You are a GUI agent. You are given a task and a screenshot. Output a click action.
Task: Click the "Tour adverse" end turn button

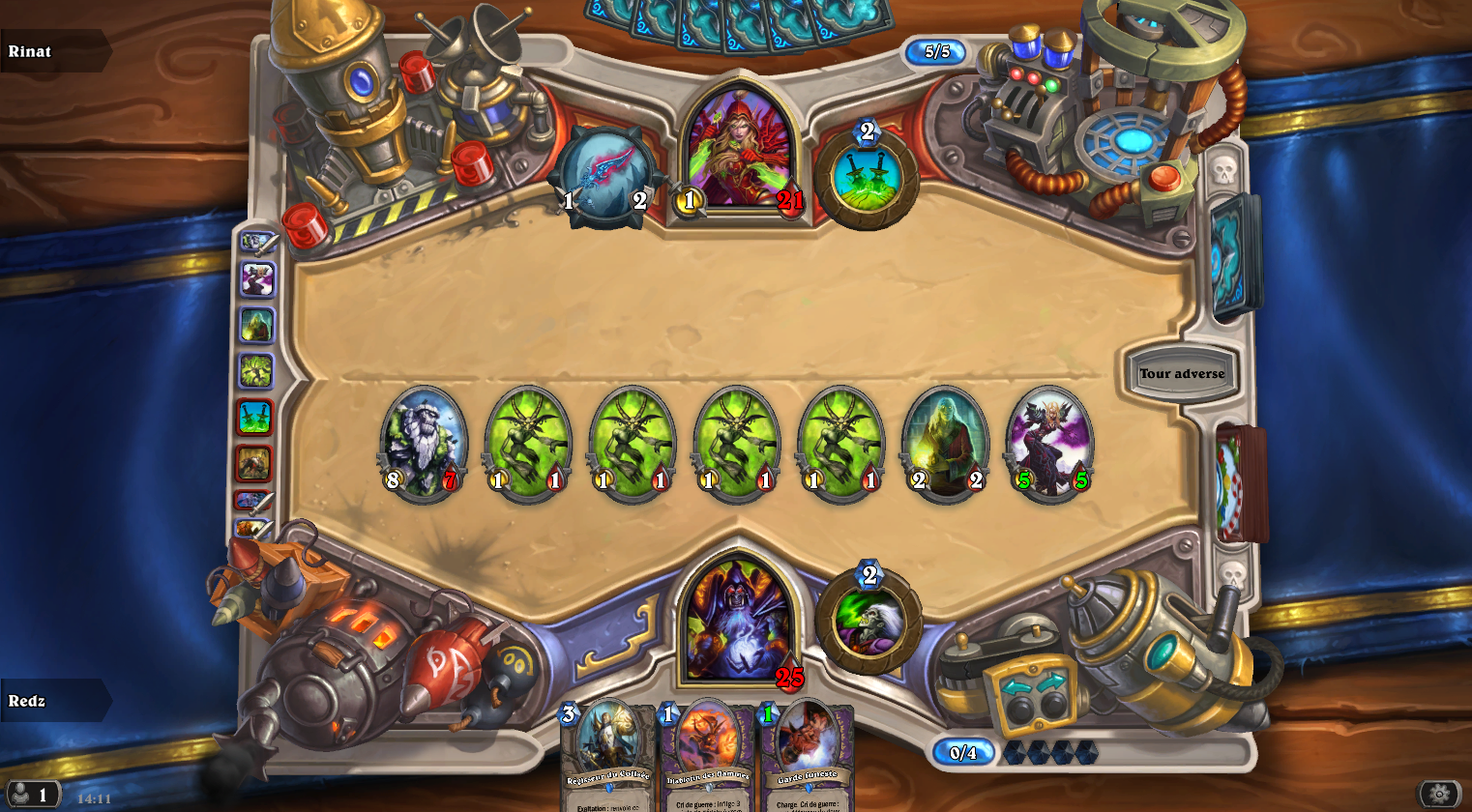(1181, 374)
